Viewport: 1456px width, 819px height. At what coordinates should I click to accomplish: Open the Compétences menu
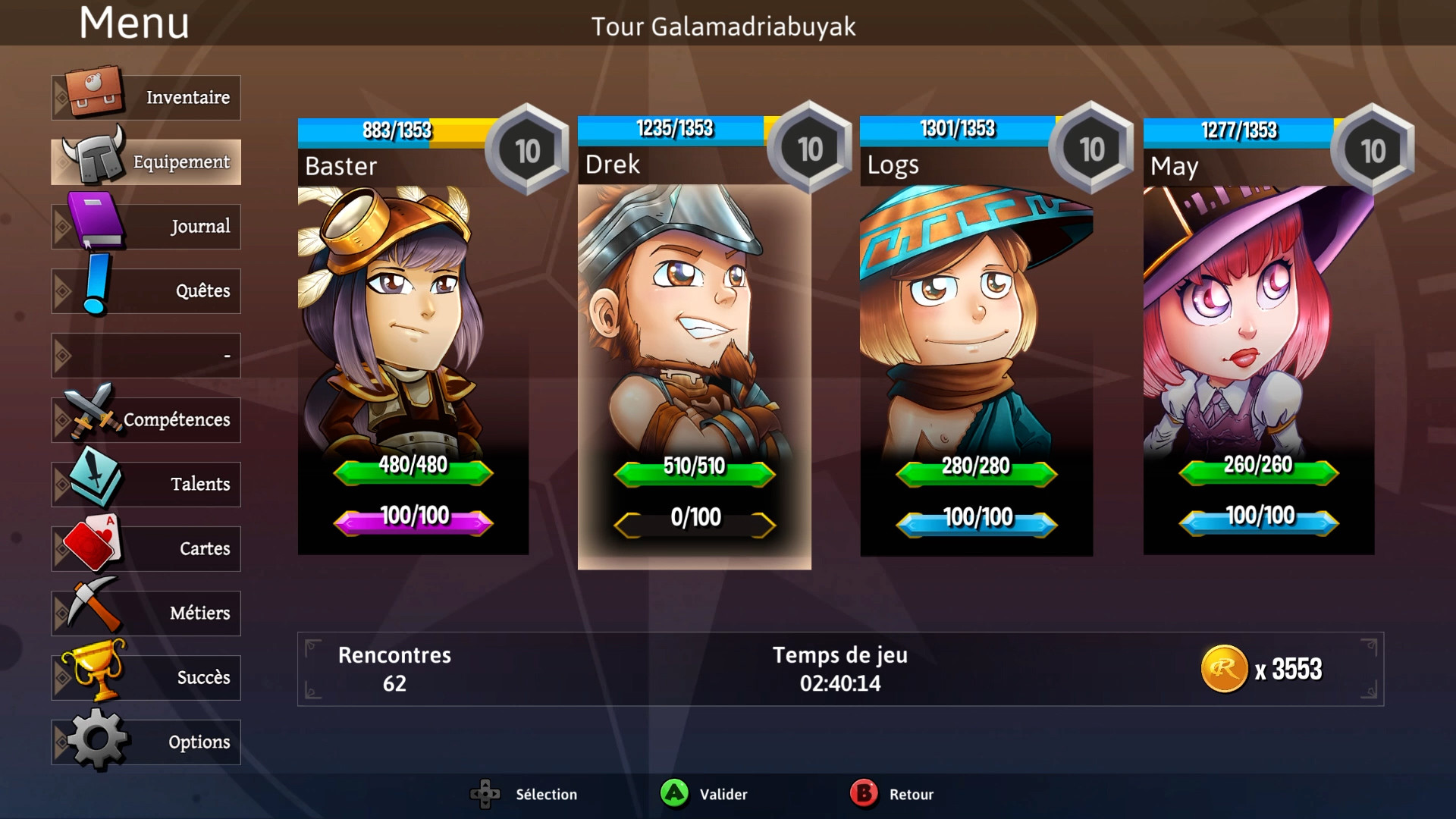click(x=146, y=420)
